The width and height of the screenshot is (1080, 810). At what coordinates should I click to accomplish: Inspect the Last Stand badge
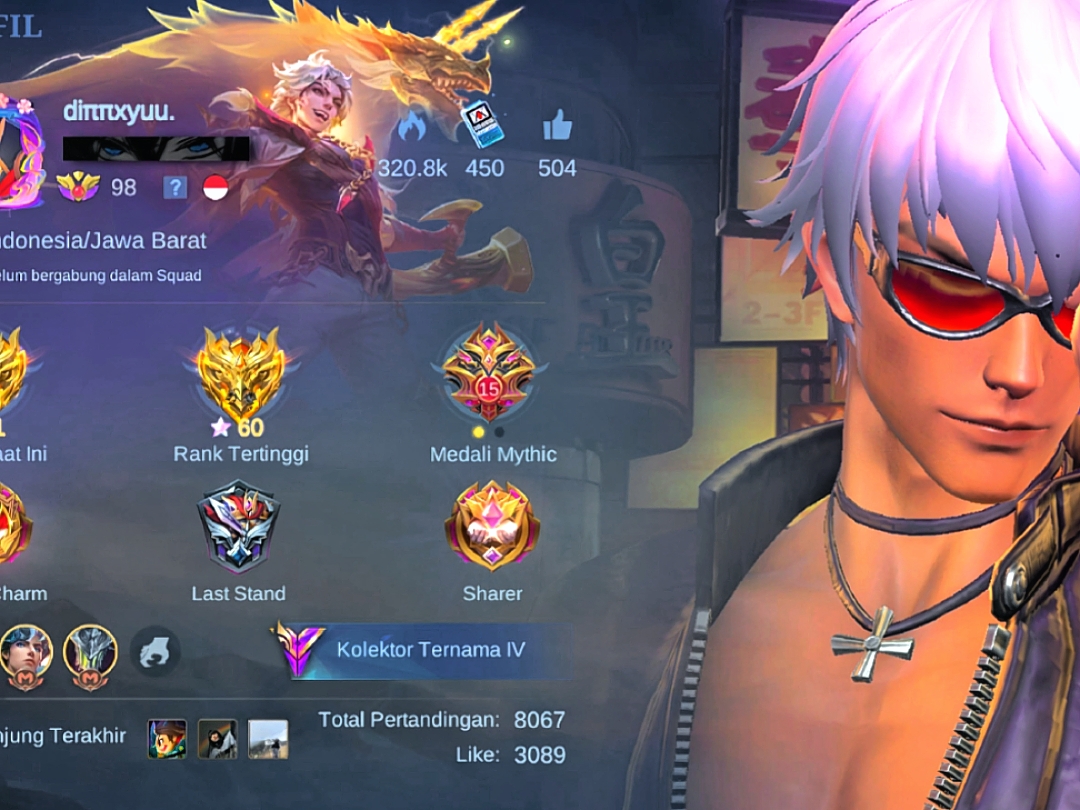(238, 527)
